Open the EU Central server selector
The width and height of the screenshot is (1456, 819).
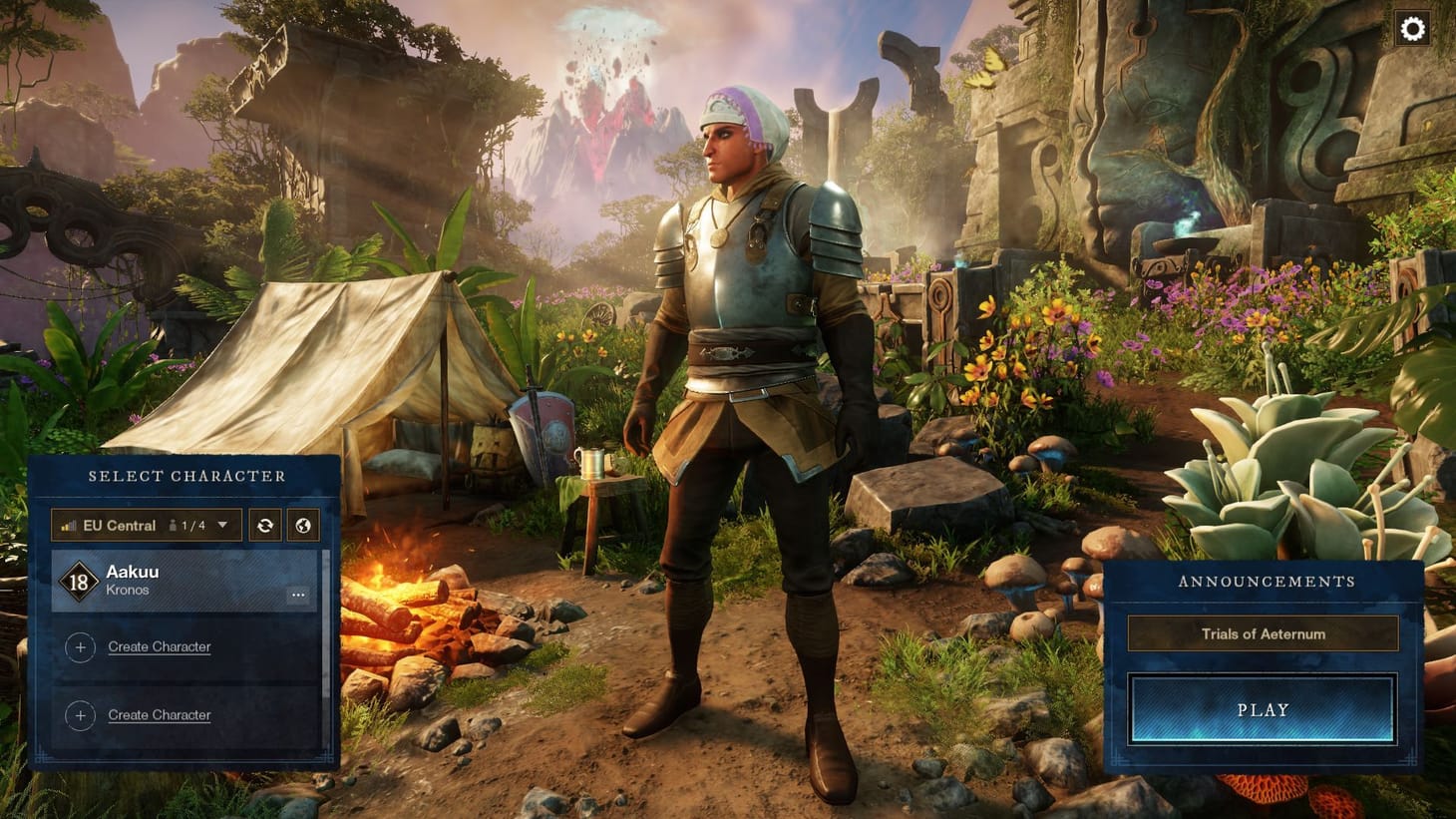click(120, 526)
